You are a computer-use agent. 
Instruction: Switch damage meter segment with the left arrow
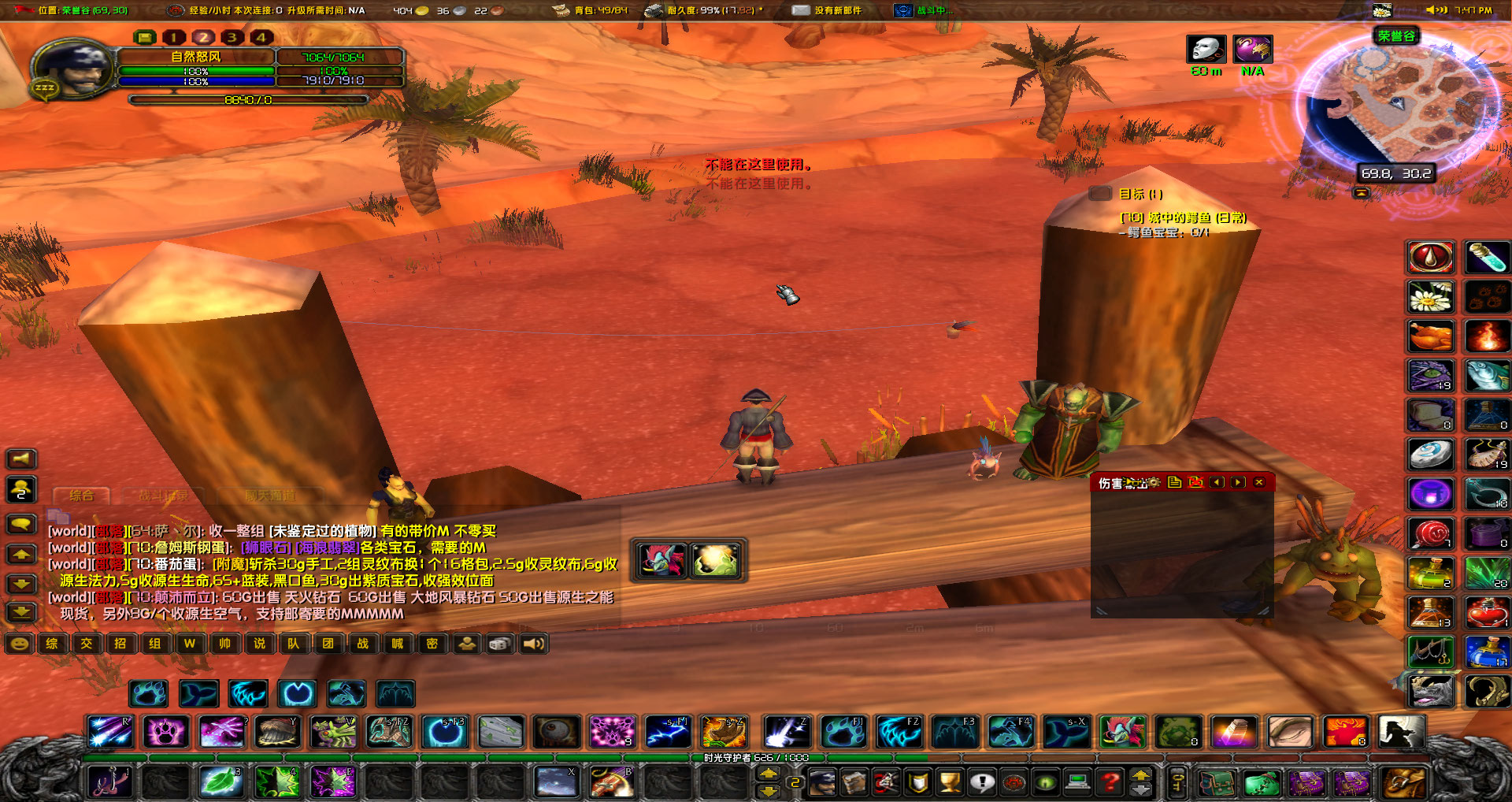(1217, 483)
